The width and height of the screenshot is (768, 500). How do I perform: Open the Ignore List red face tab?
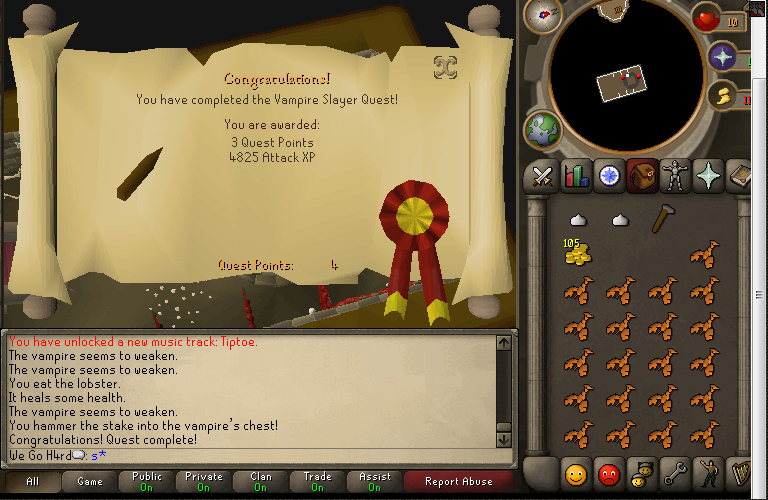[608, 472]
